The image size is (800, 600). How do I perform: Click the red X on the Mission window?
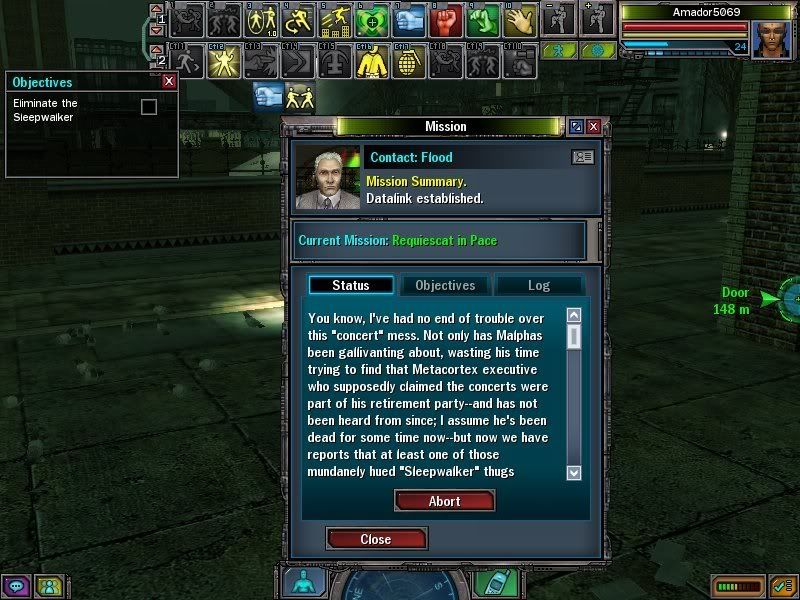tap(593, 127)
